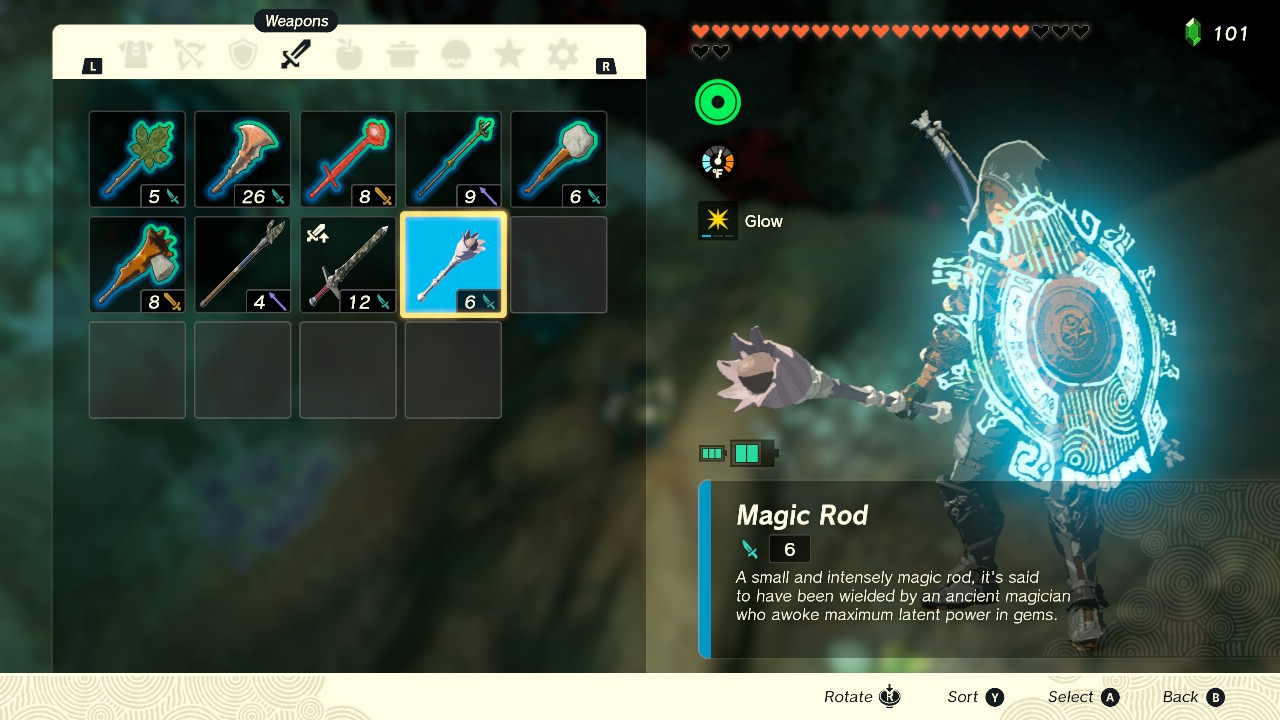Select the Glow status effect icon
The image size is (1280, 720).
[x=717, y=220]
